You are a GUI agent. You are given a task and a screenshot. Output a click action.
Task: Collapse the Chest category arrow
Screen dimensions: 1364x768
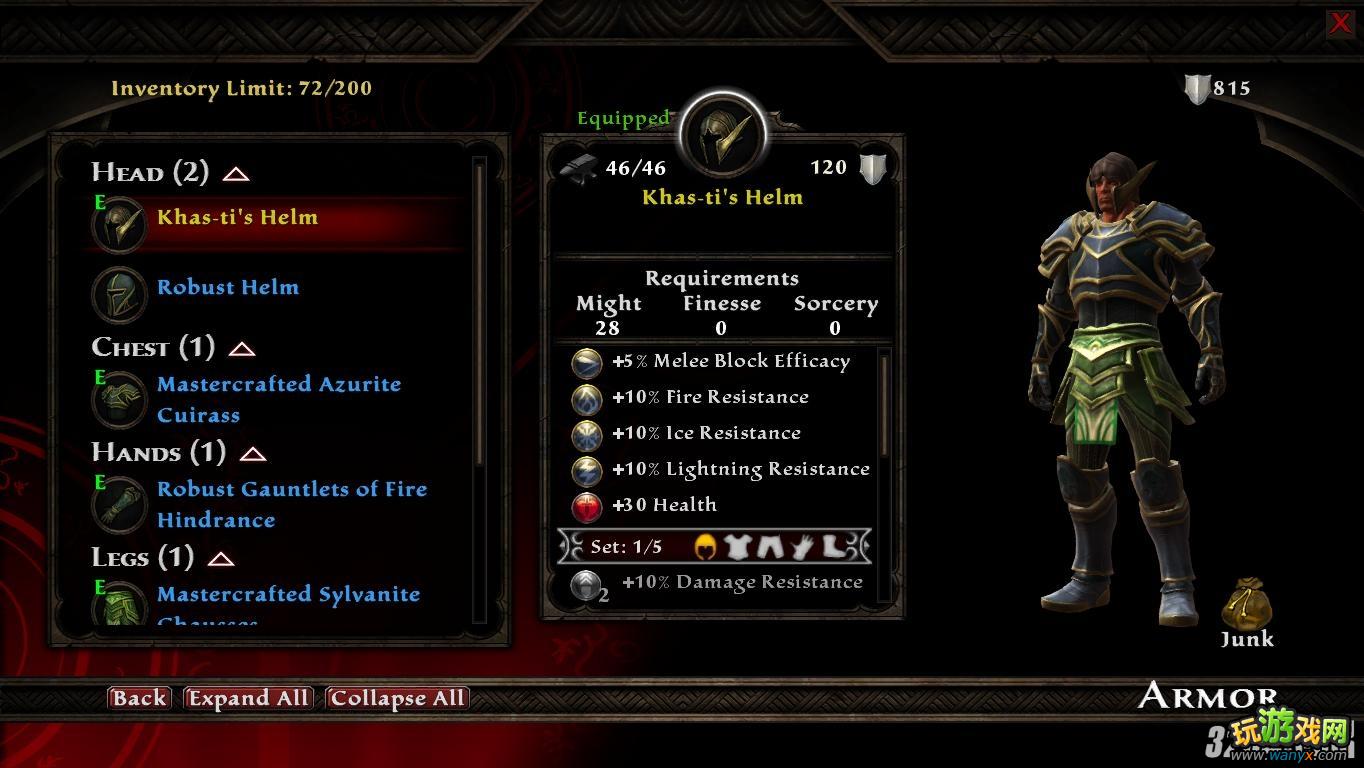click(242, 349)
